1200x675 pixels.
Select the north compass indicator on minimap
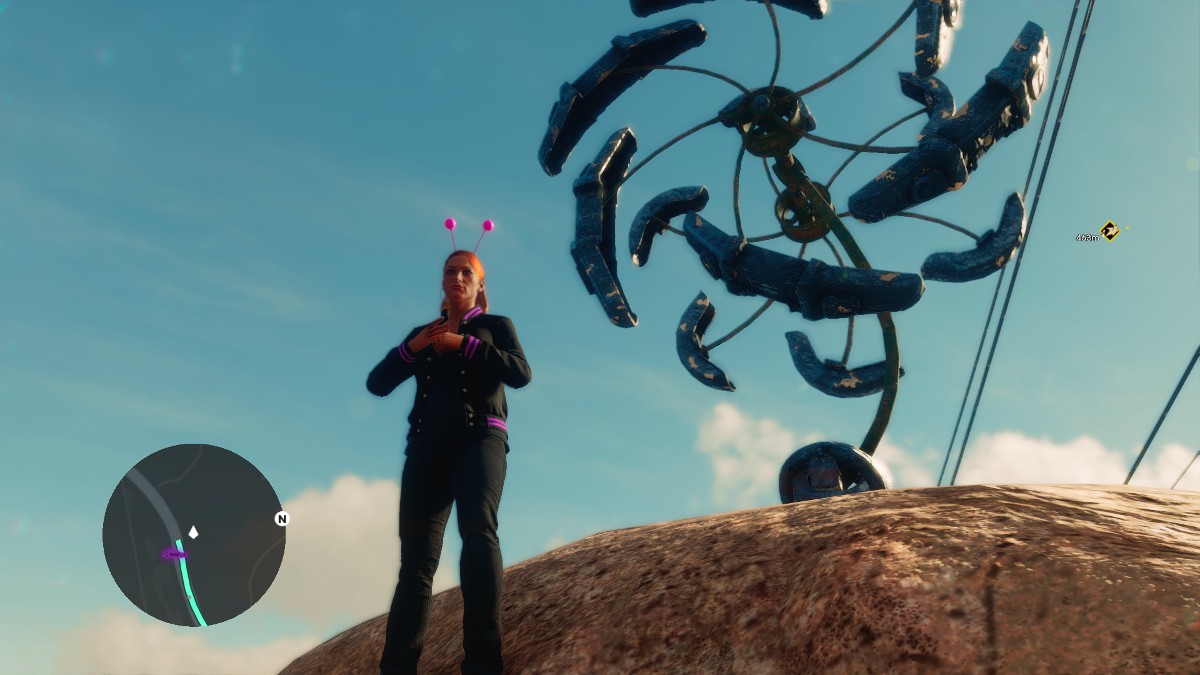coord(282,519)
